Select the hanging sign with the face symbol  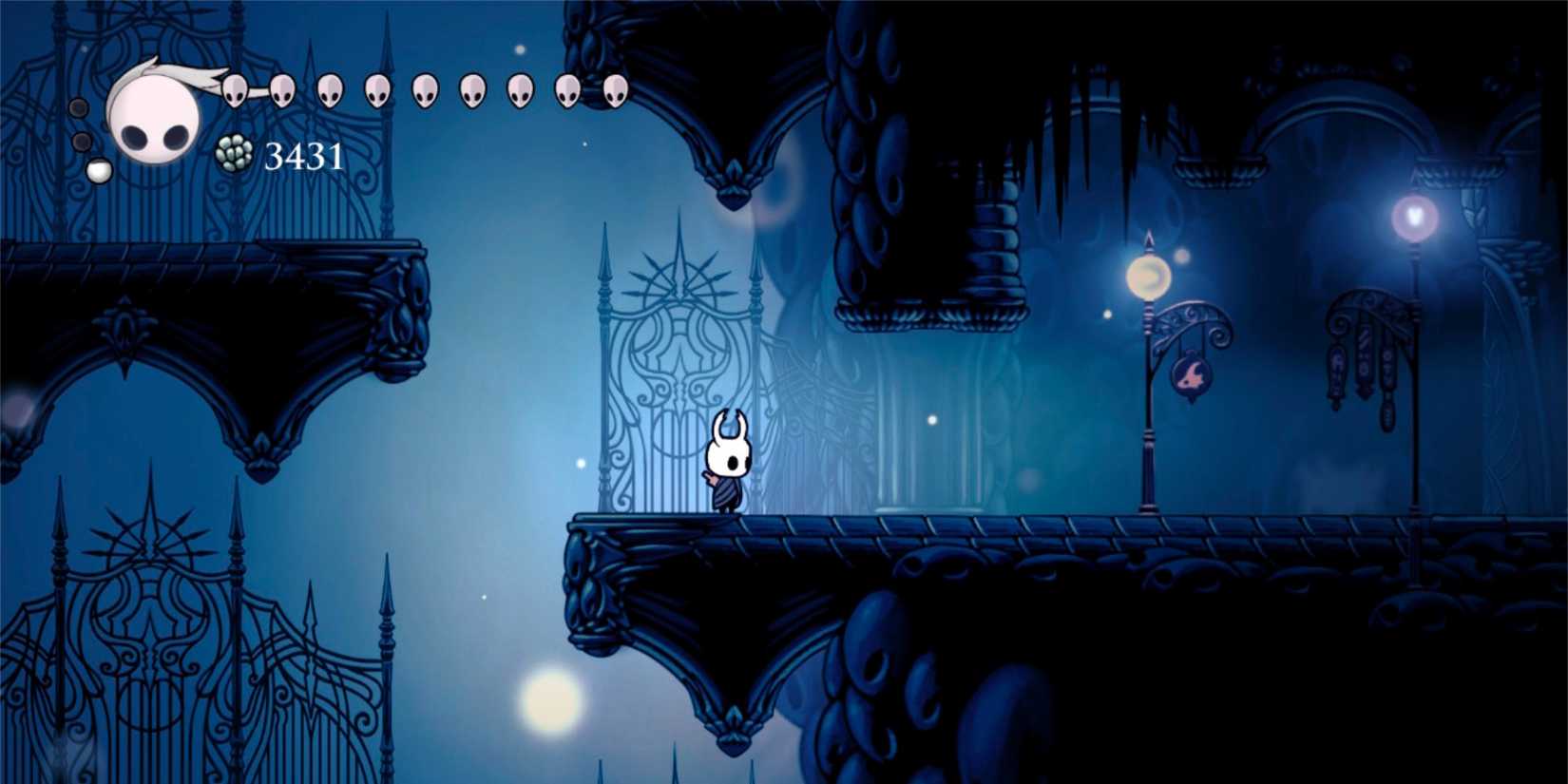[1192, 373]
